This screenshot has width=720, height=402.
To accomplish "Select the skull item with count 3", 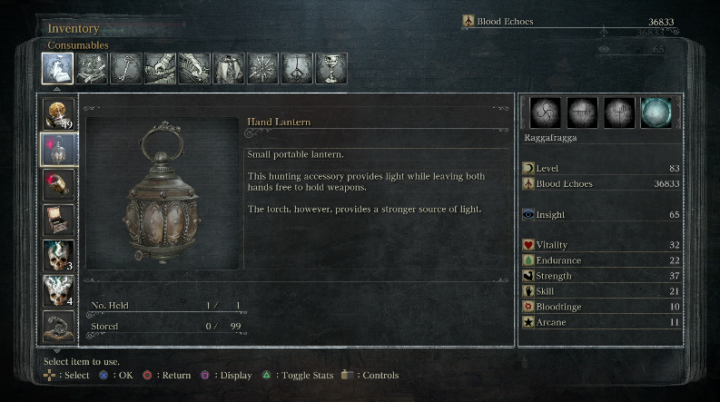I will [57, 256].
